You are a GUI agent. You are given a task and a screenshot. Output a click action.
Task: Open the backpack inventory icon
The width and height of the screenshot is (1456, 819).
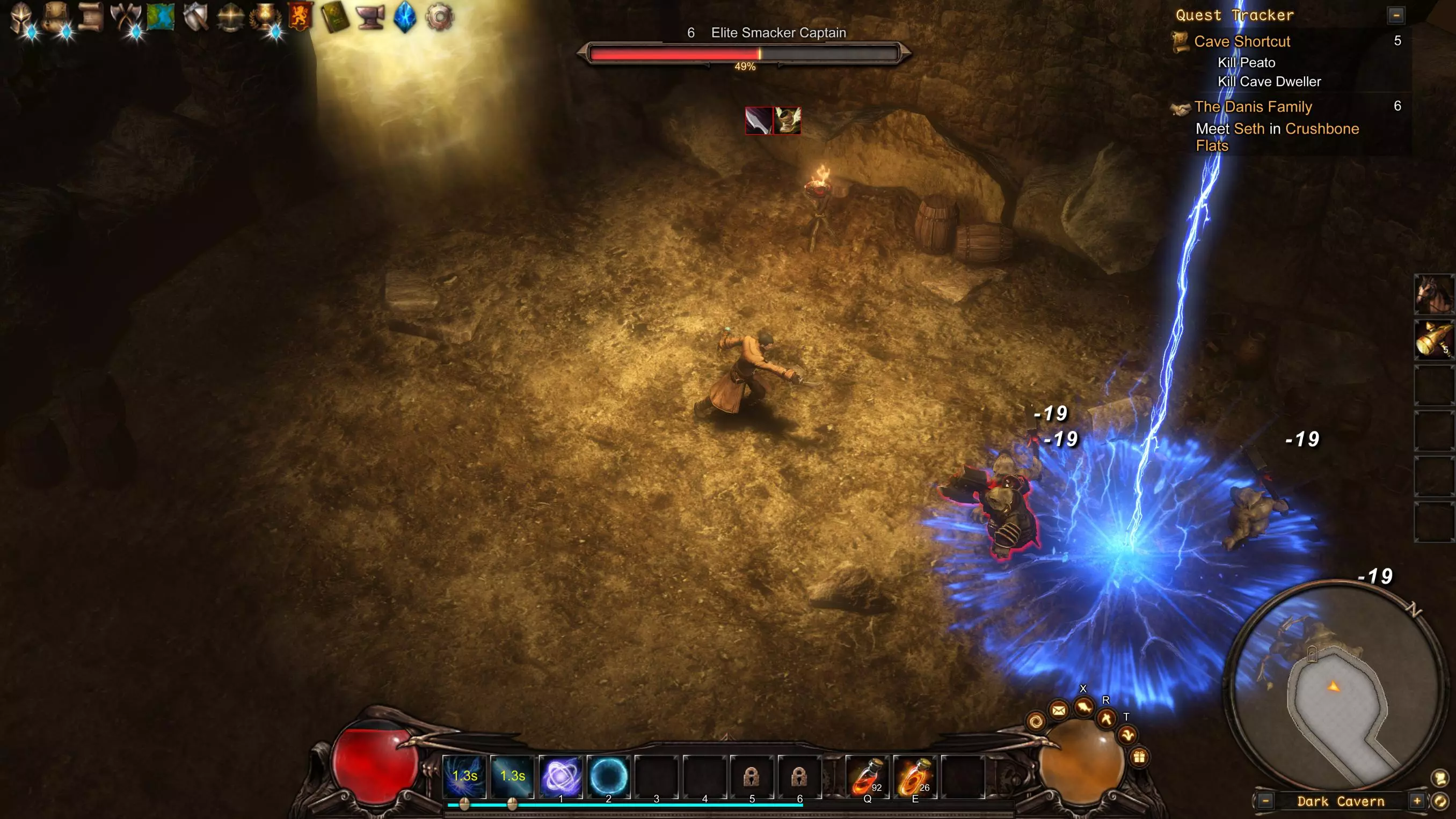pos(56,17)
